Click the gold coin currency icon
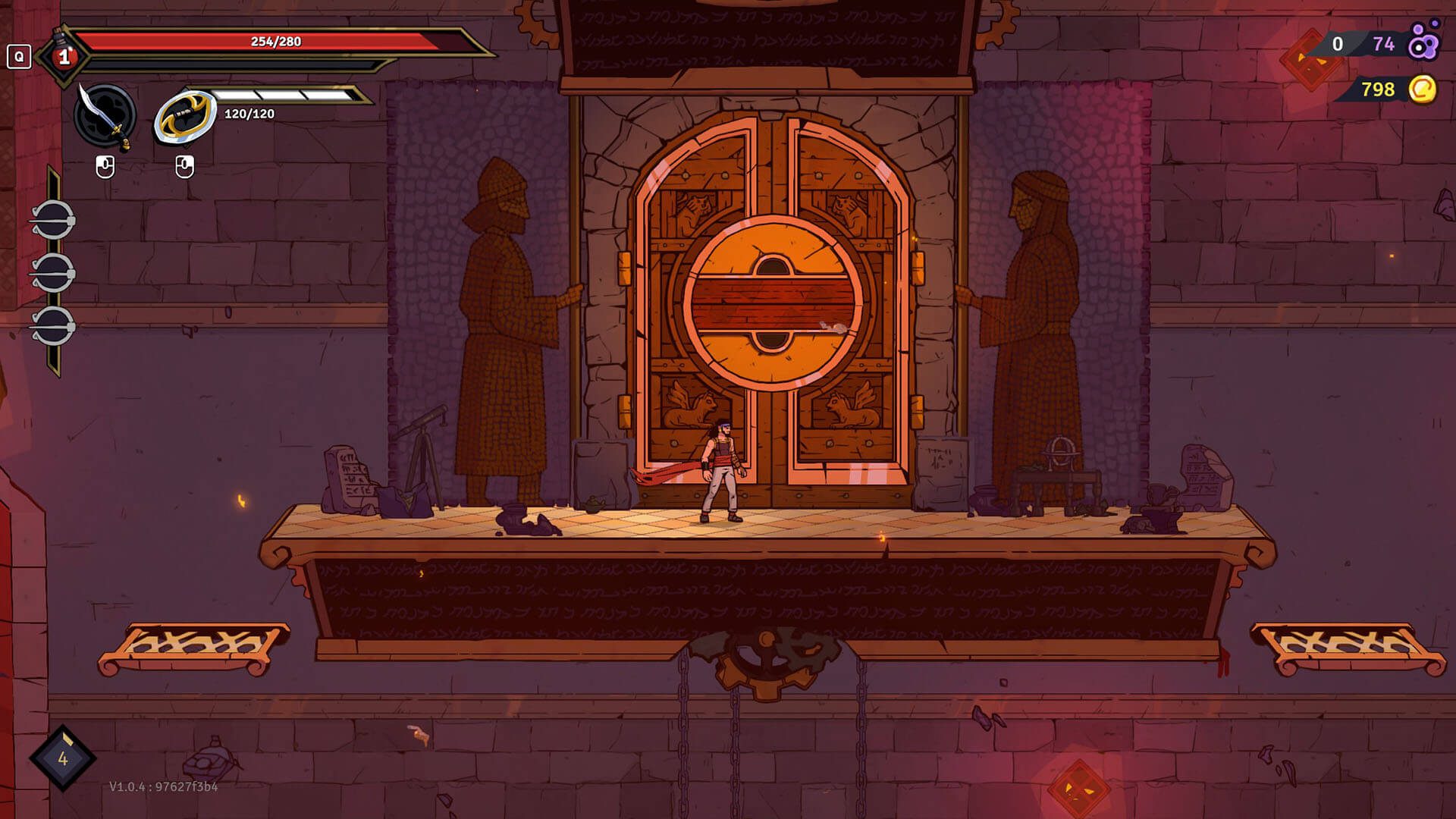The height and width of the screenshot is (819, 1456). coord(1423,89)
